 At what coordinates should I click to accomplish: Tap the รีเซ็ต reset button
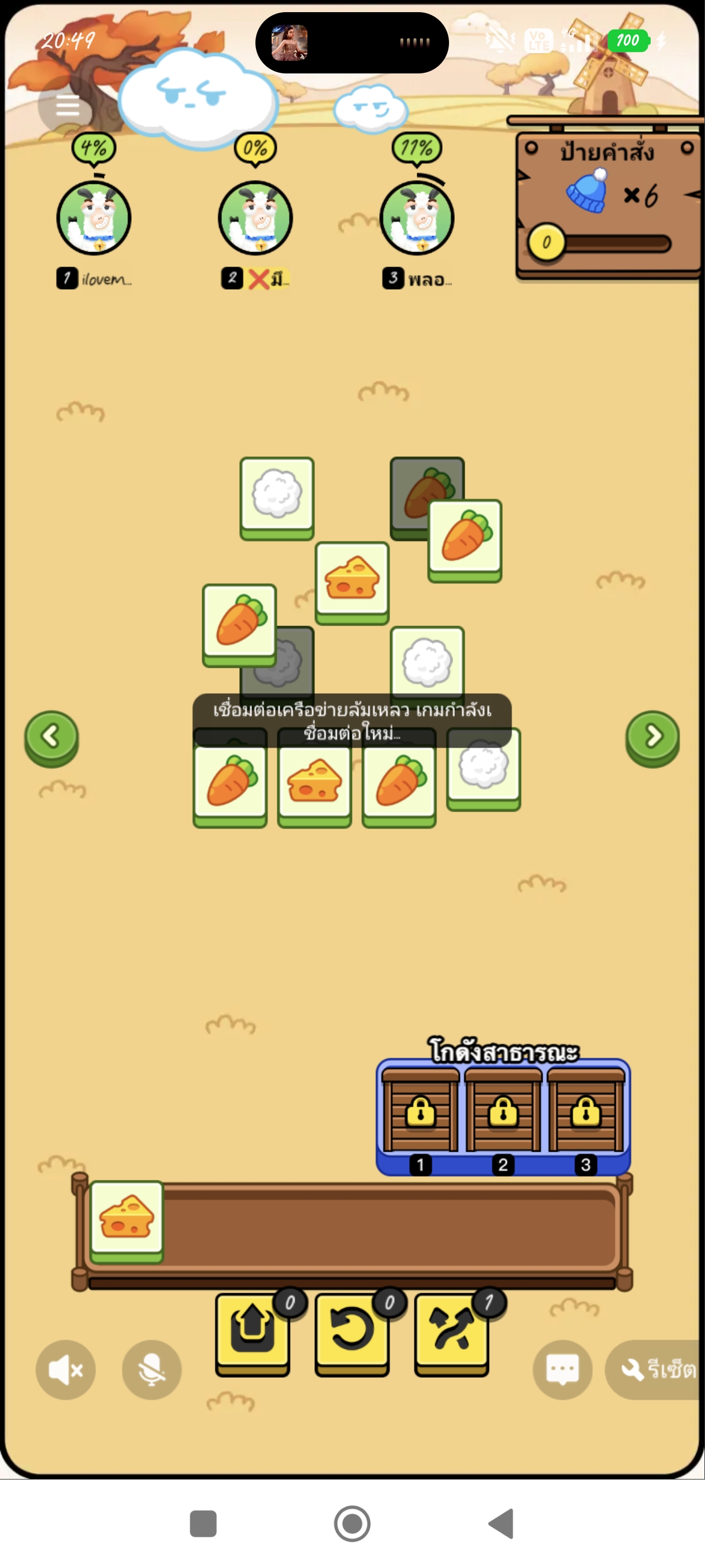pos(657,1370)
